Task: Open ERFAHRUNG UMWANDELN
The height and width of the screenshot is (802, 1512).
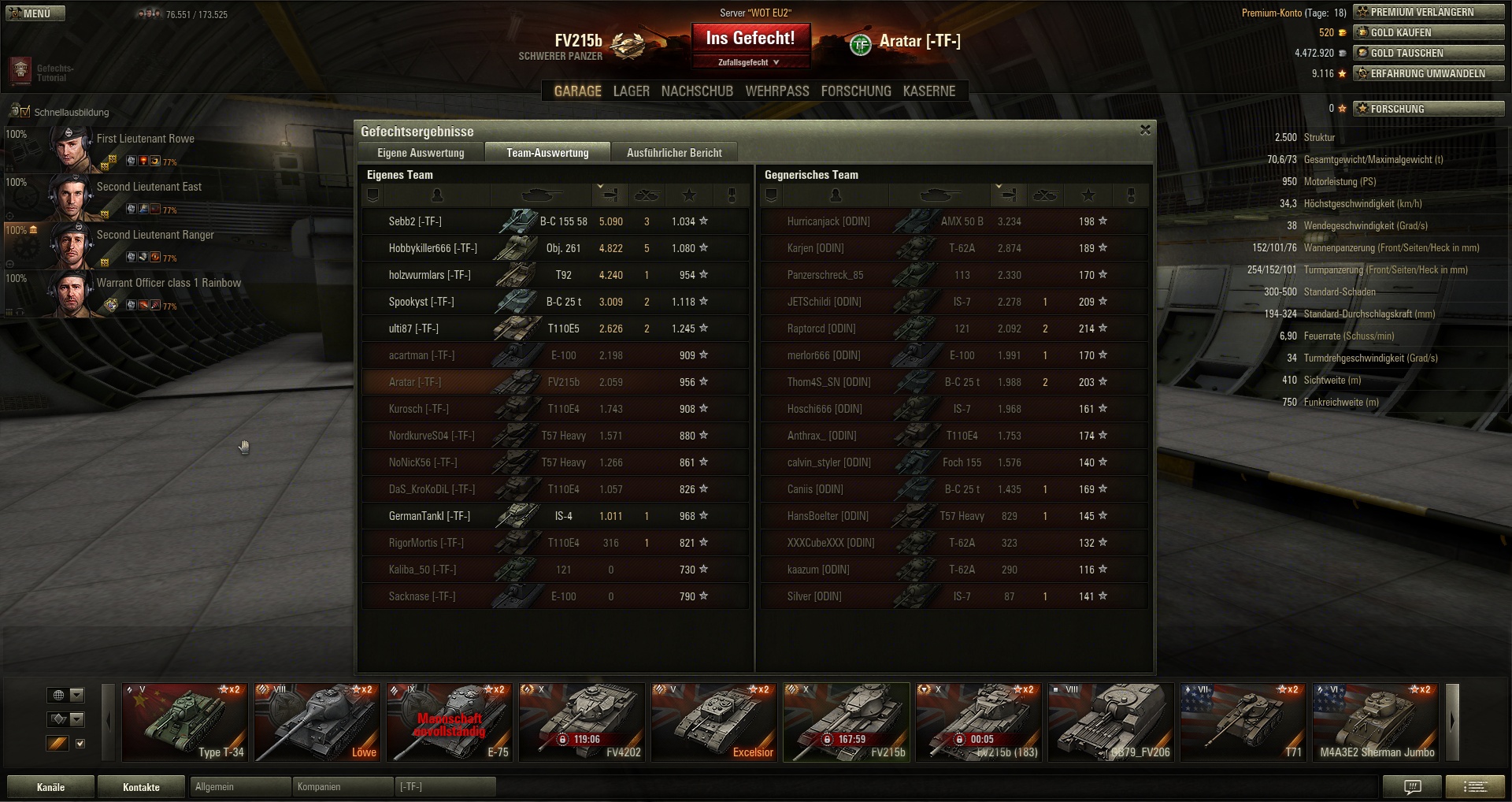Action: [x=1429, y=73]
